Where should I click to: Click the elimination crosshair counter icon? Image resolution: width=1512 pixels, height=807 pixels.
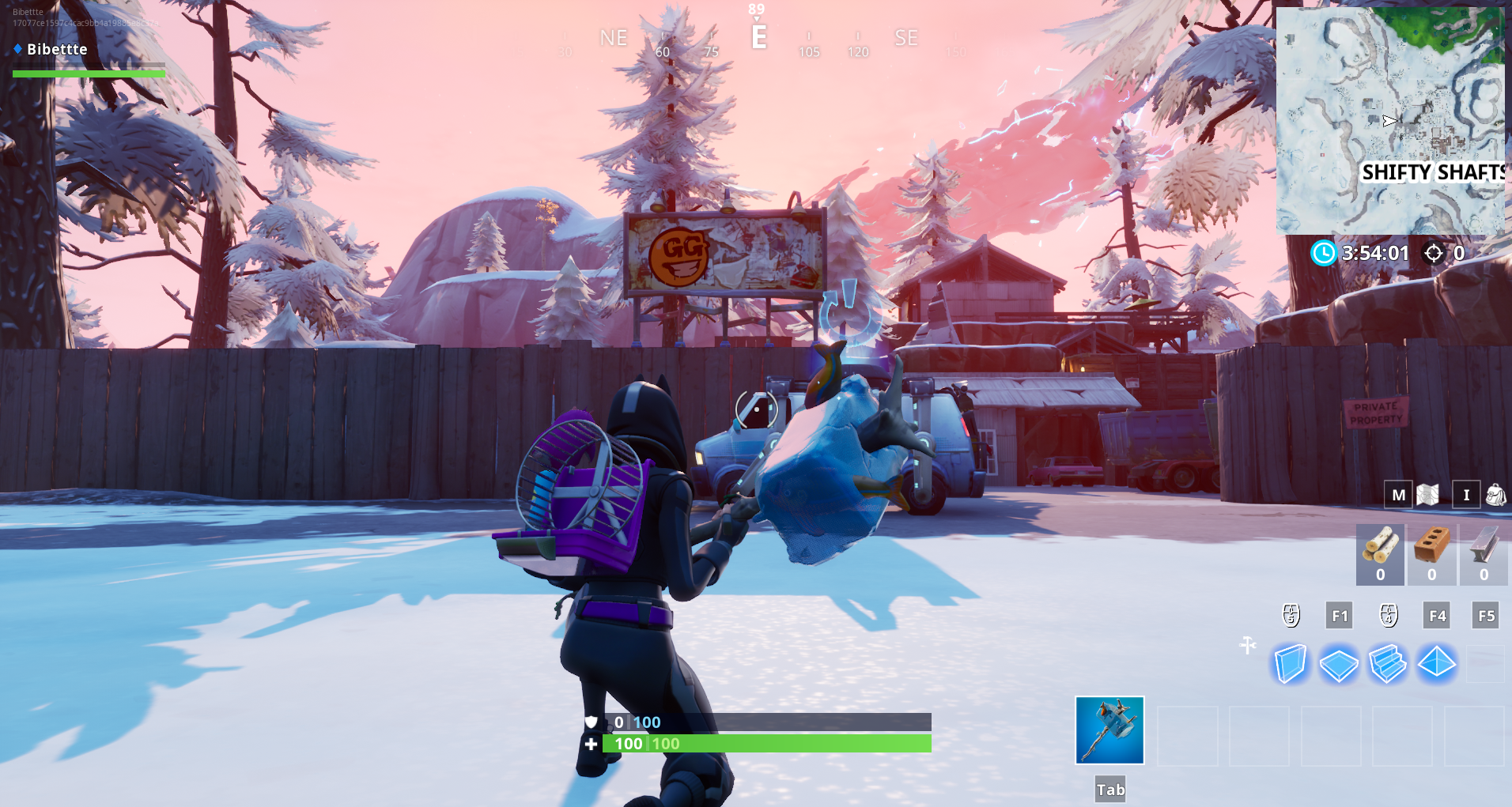[x=1435, y=254]
